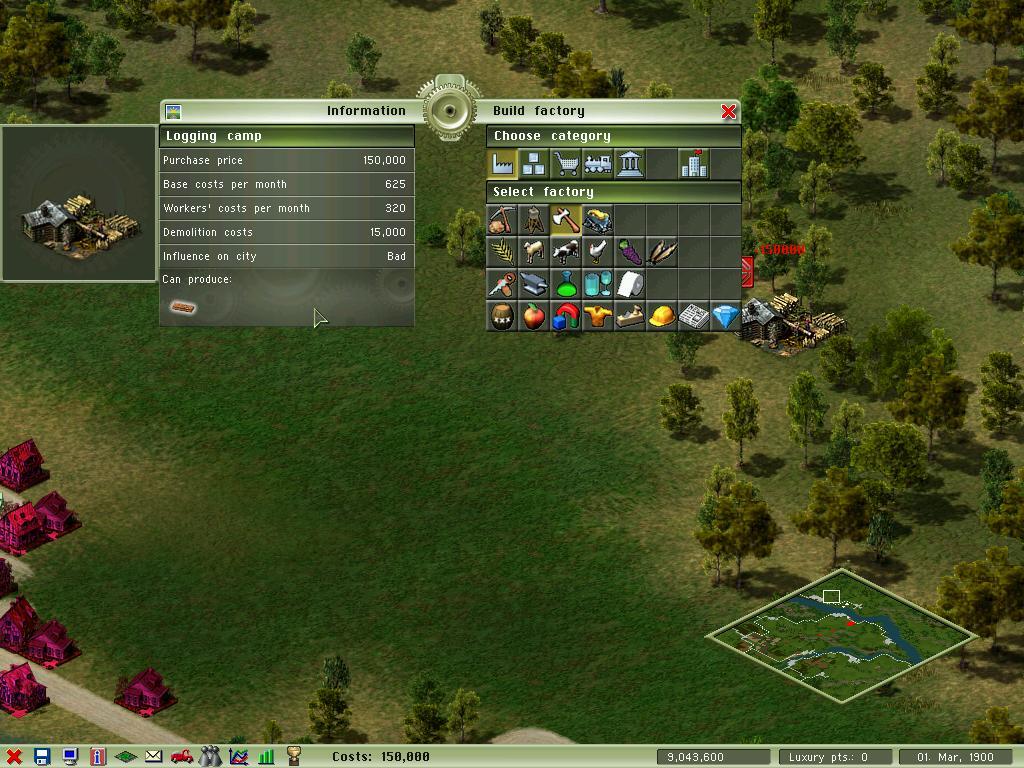1024x768 pixels.
Task: Select the stacked blocks category
Action: pos(534,164)
